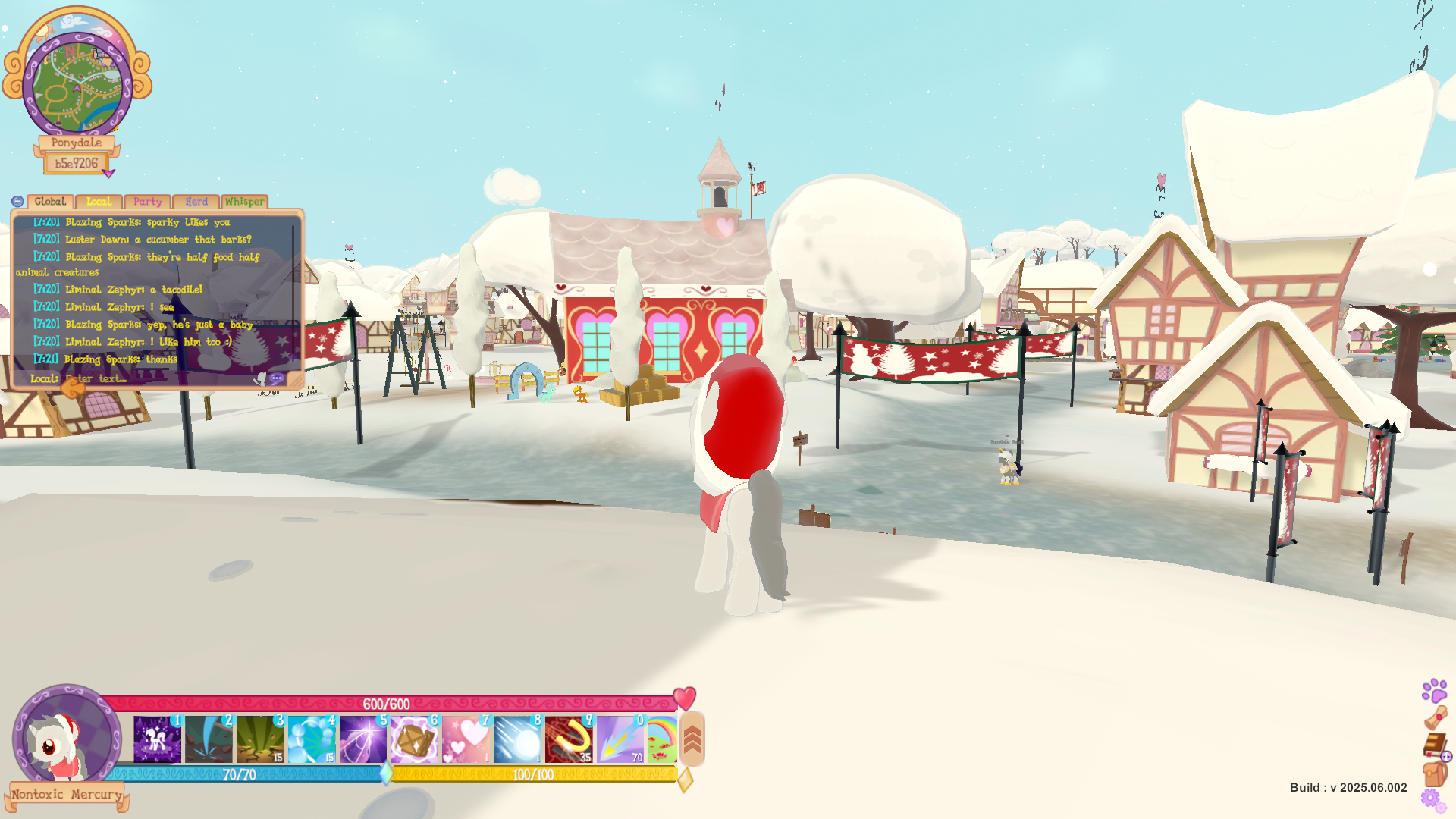
Task: Open settings with the purple gears icon
Action: tap(1430, 799)
